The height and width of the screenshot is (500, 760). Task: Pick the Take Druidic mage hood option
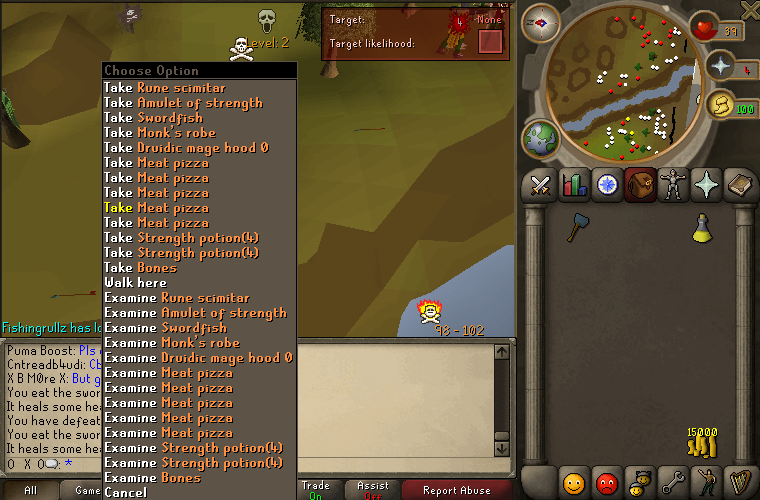pos(186,148)
